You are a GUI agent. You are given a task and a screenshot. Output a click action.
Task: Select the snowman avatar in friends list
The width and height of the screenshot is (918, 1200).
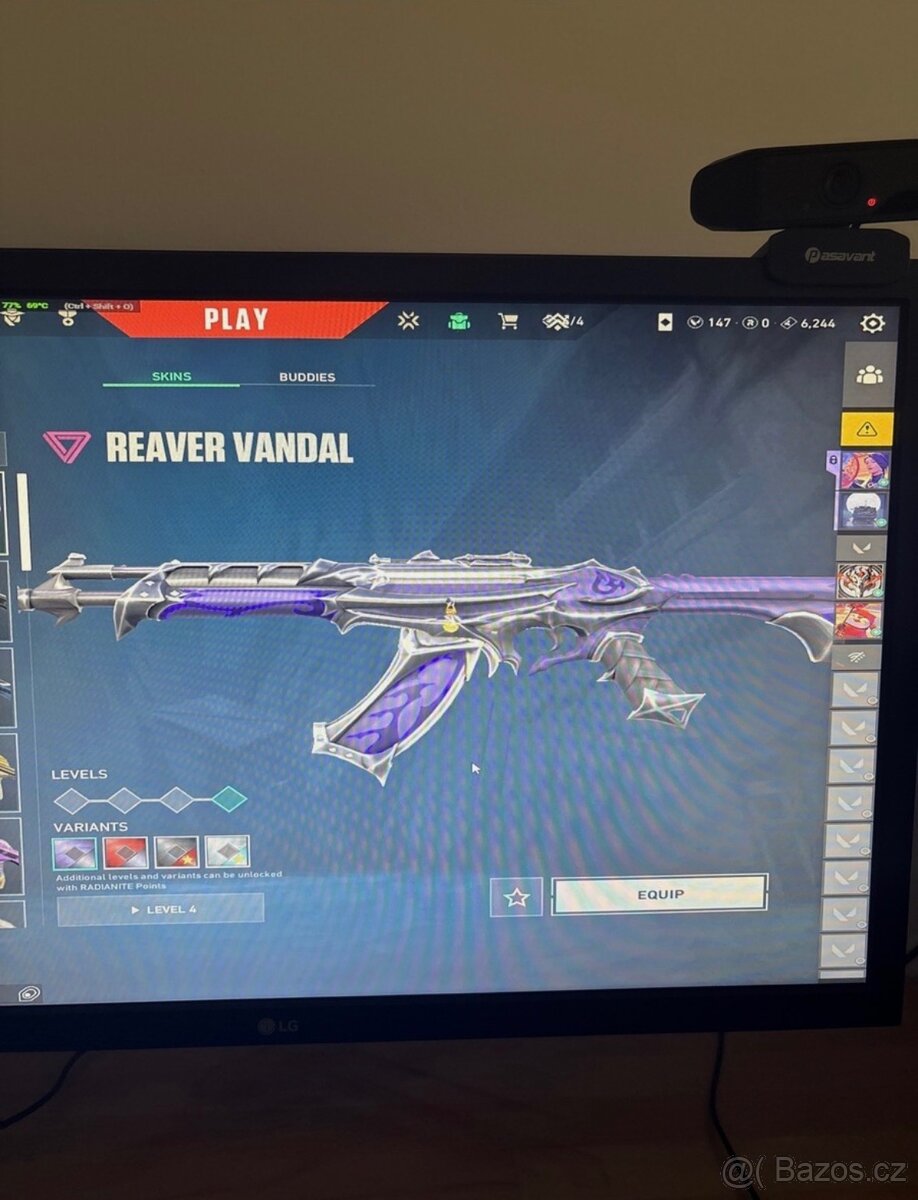coord(859,509)
